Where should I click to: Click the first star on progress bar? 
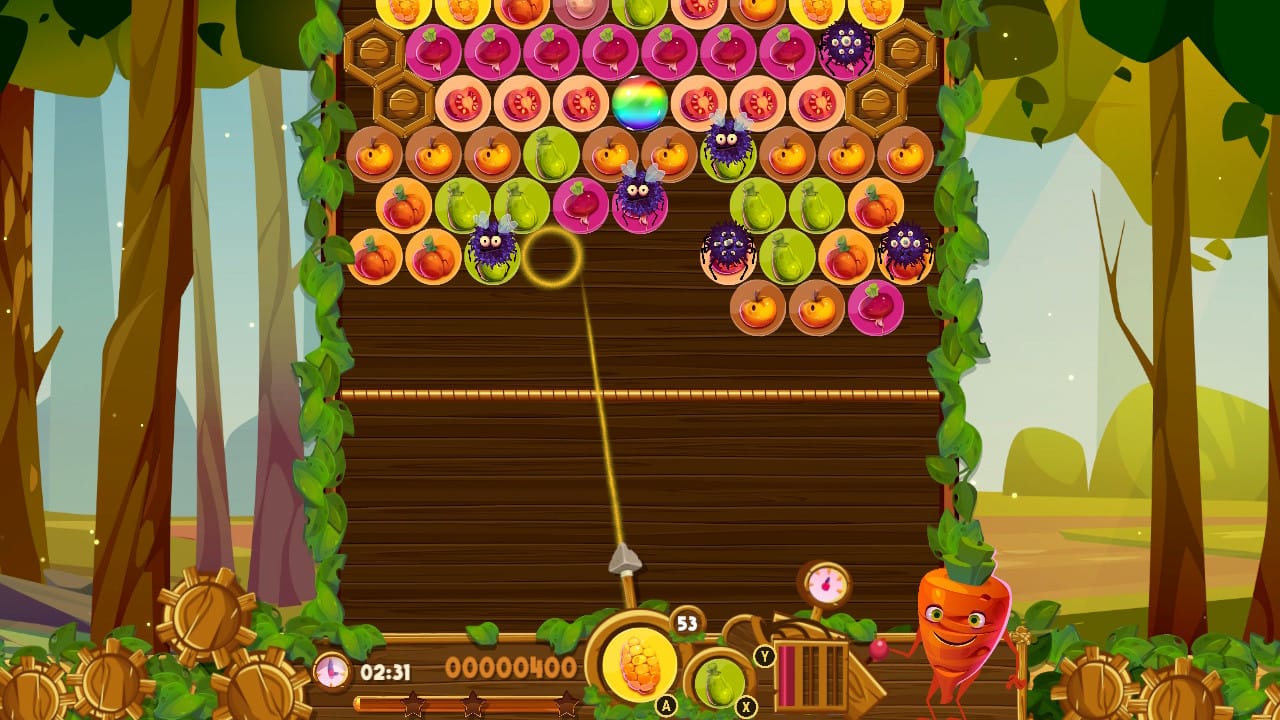click(x=412, y=705)
